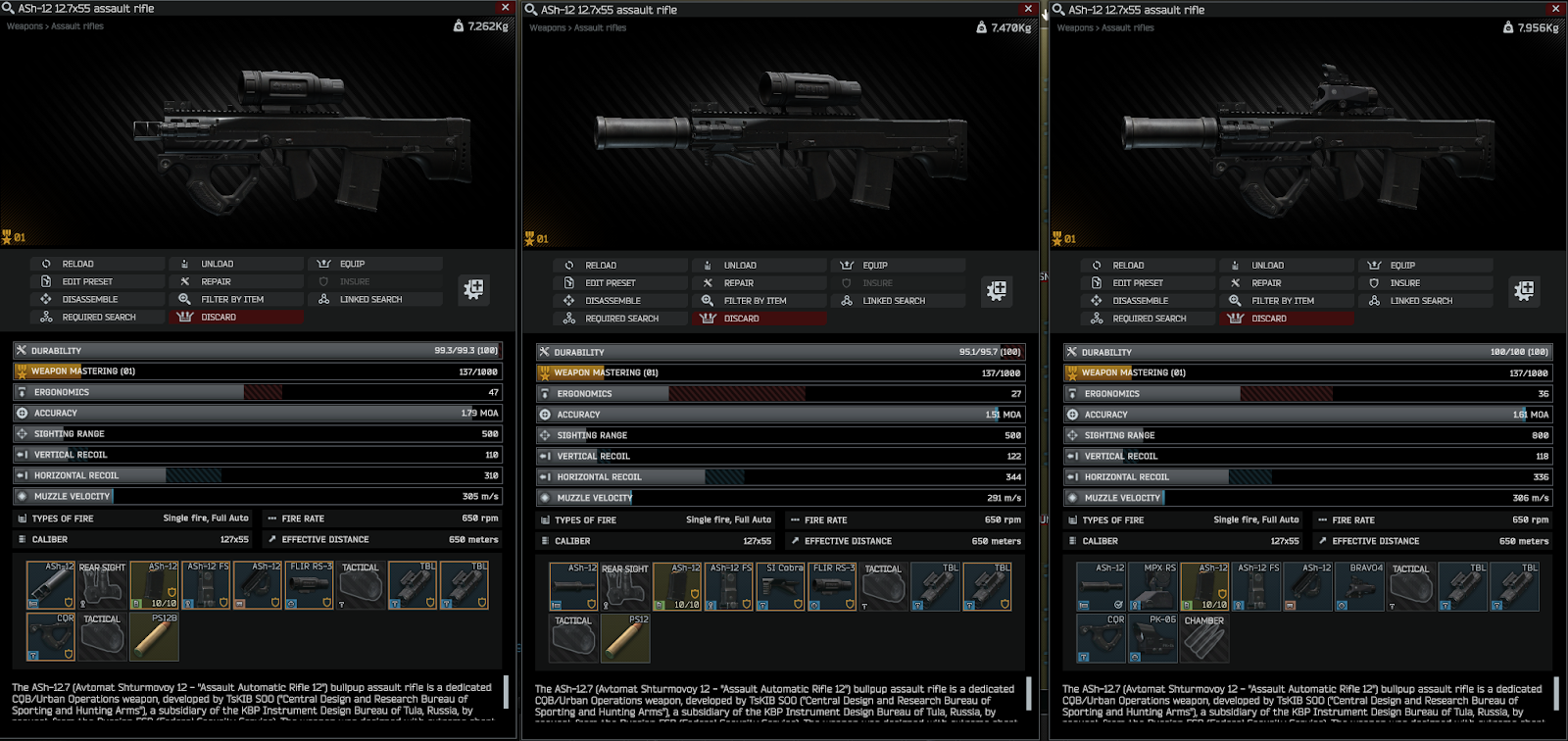Click Filter By Item in 7.262Kg window

click(232, 300)
